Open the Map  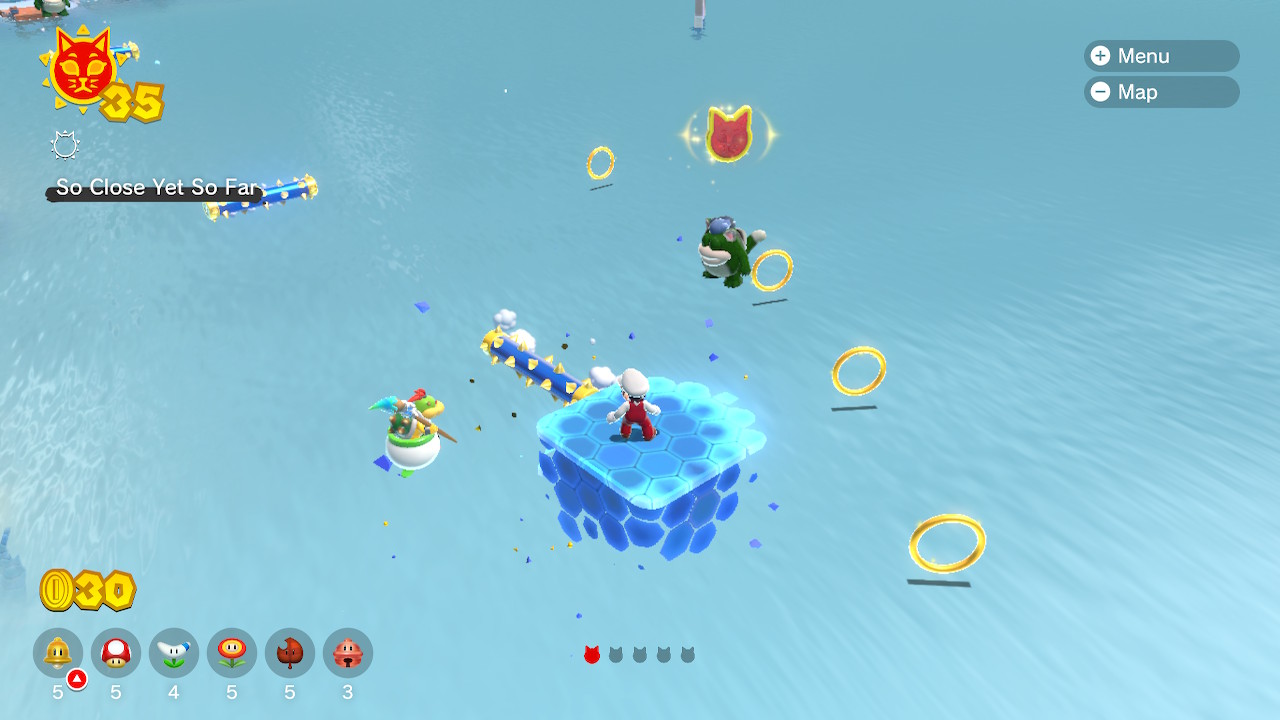[1160, 92]
